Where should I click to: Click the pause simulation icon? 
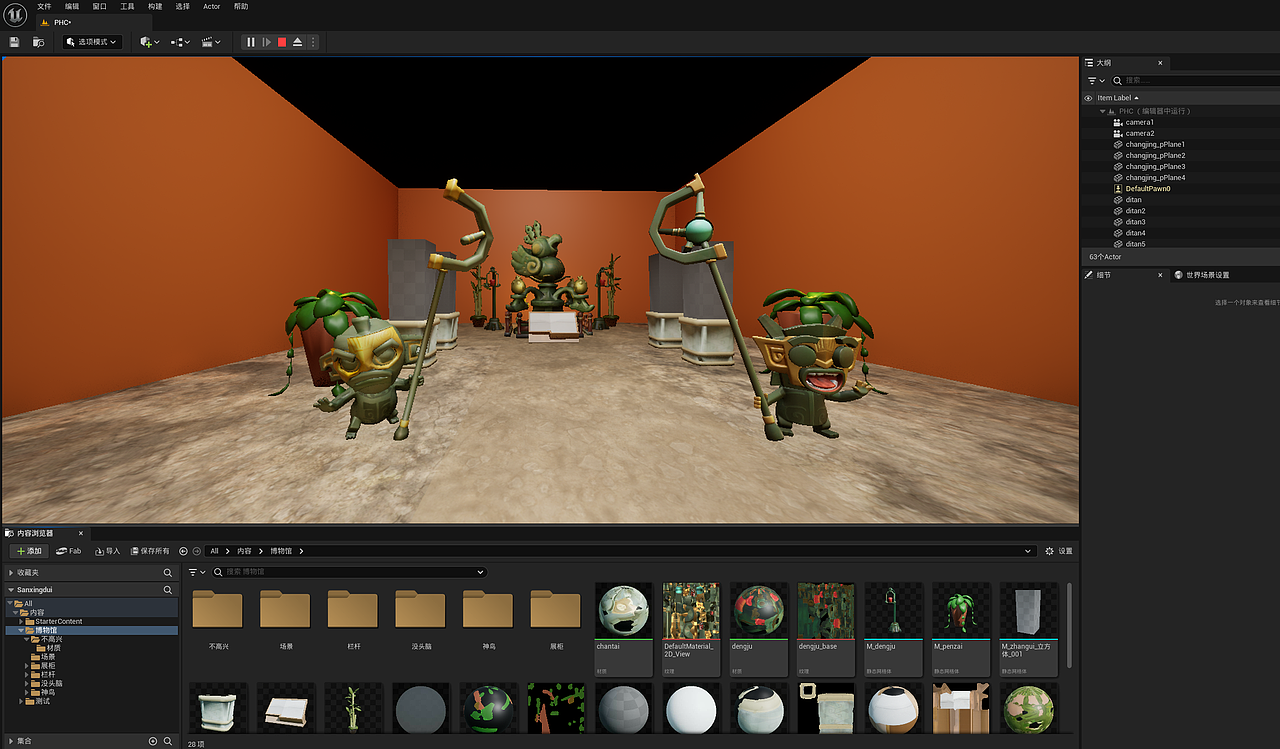[x=250, y=42]
